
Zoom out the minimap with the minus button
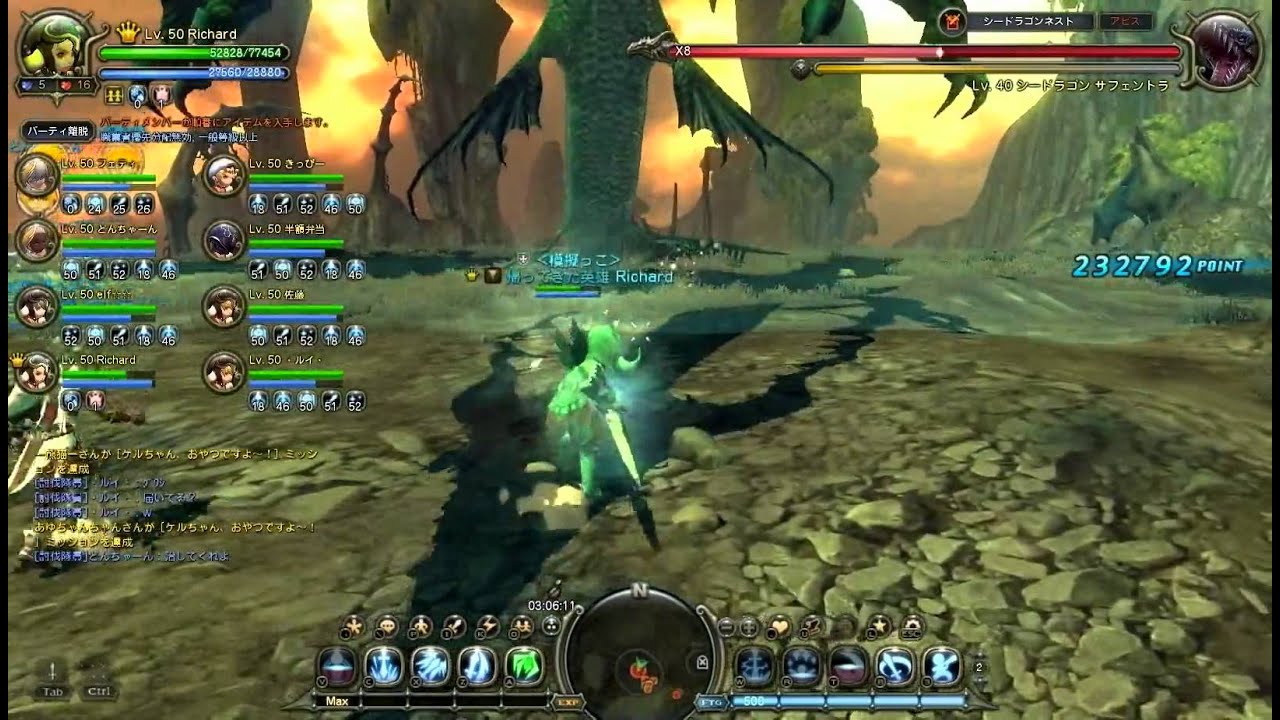tap(726, 627)
